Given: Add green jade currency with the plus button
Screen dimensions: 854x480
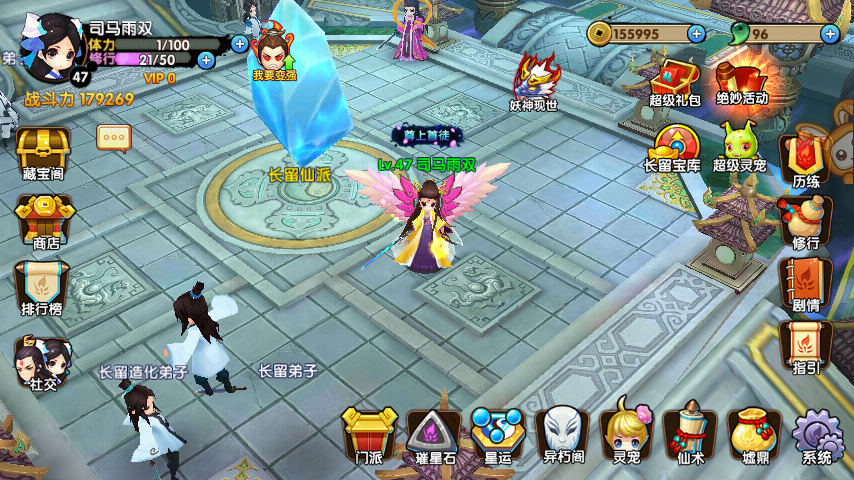Looking at the screenshot, I should (x=830, y=33).
